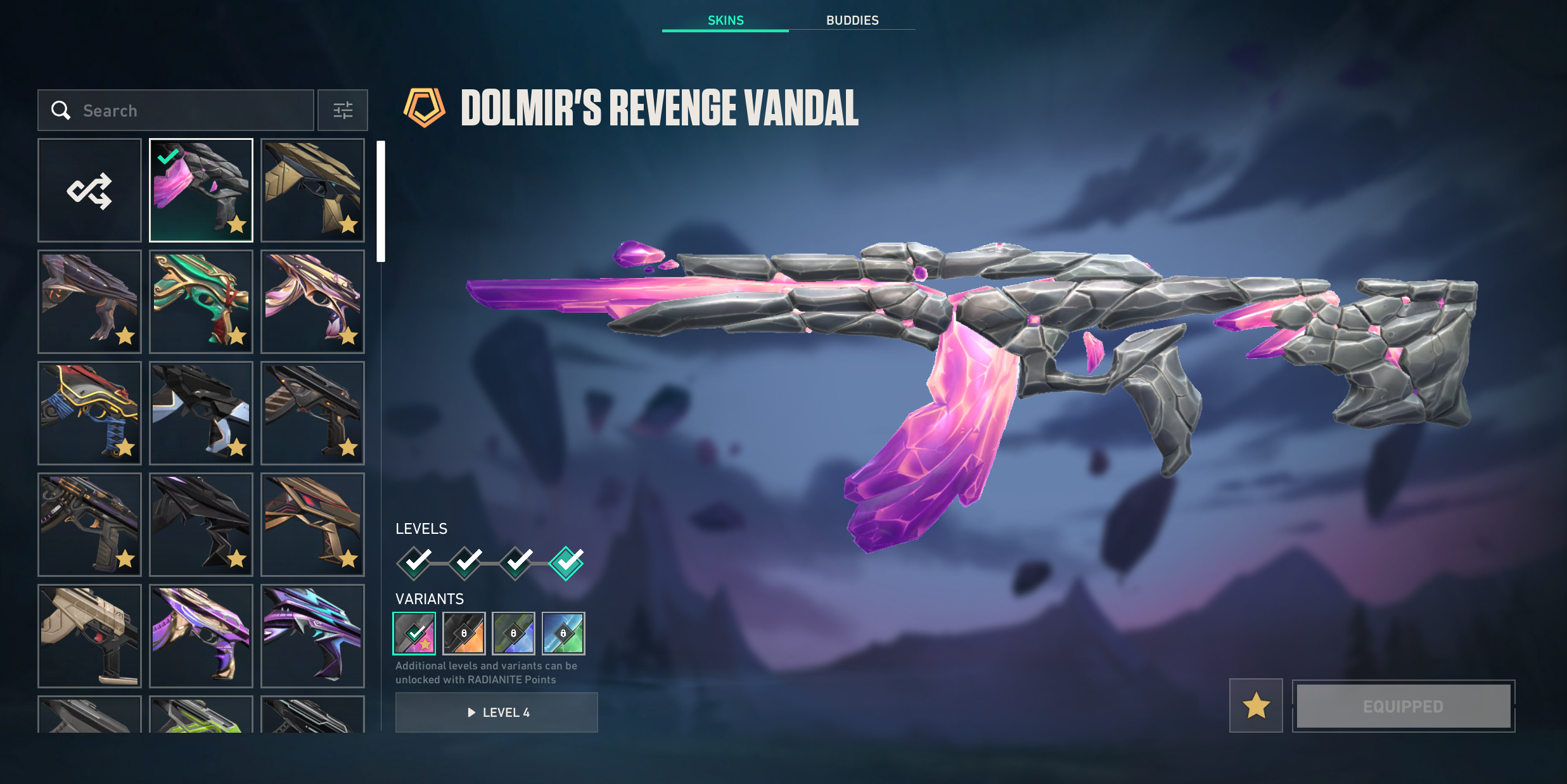Focus the skin Search field
This screenshot has height=784, width=1567.
point(190,110)
